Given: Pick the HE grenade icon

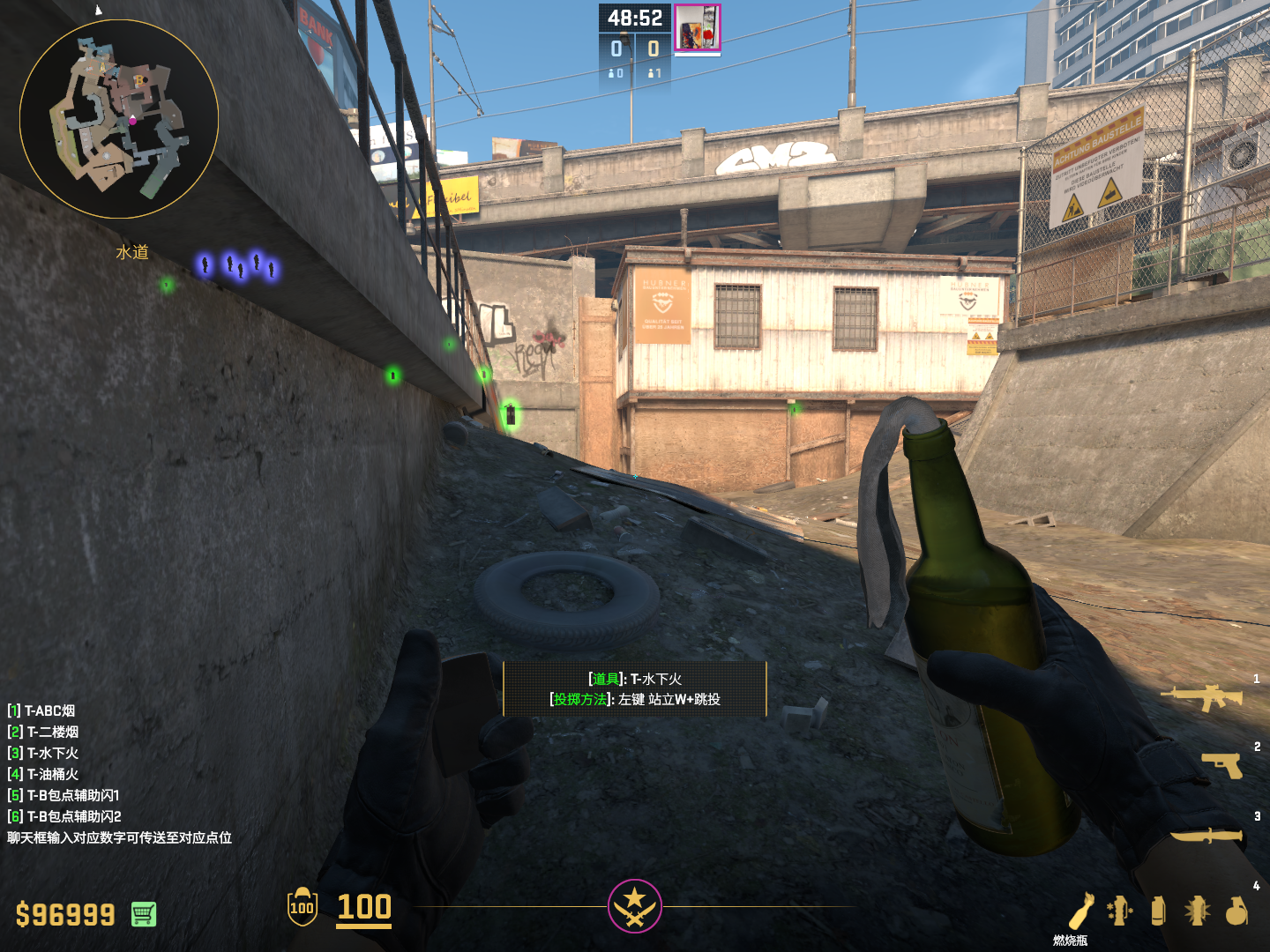Looking at the screenshot, I should tap(1236, 911).
